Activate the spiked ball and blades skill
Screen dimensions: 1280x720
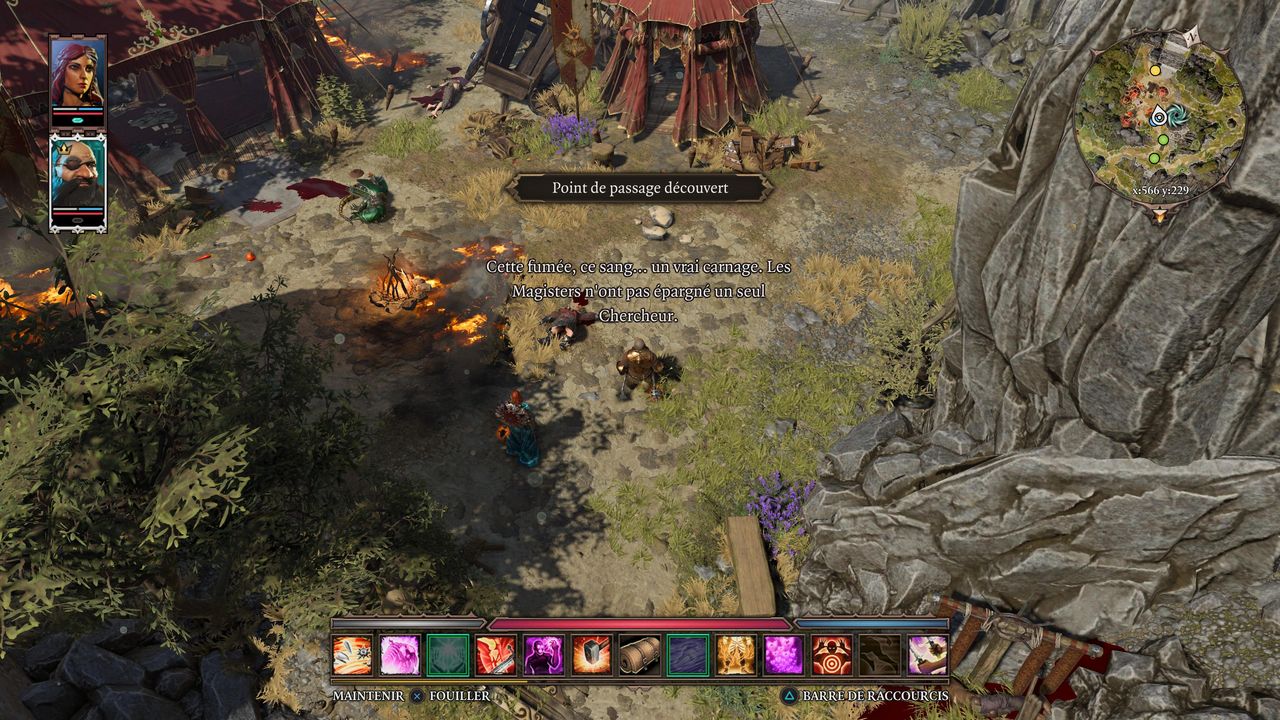(352, 655)
